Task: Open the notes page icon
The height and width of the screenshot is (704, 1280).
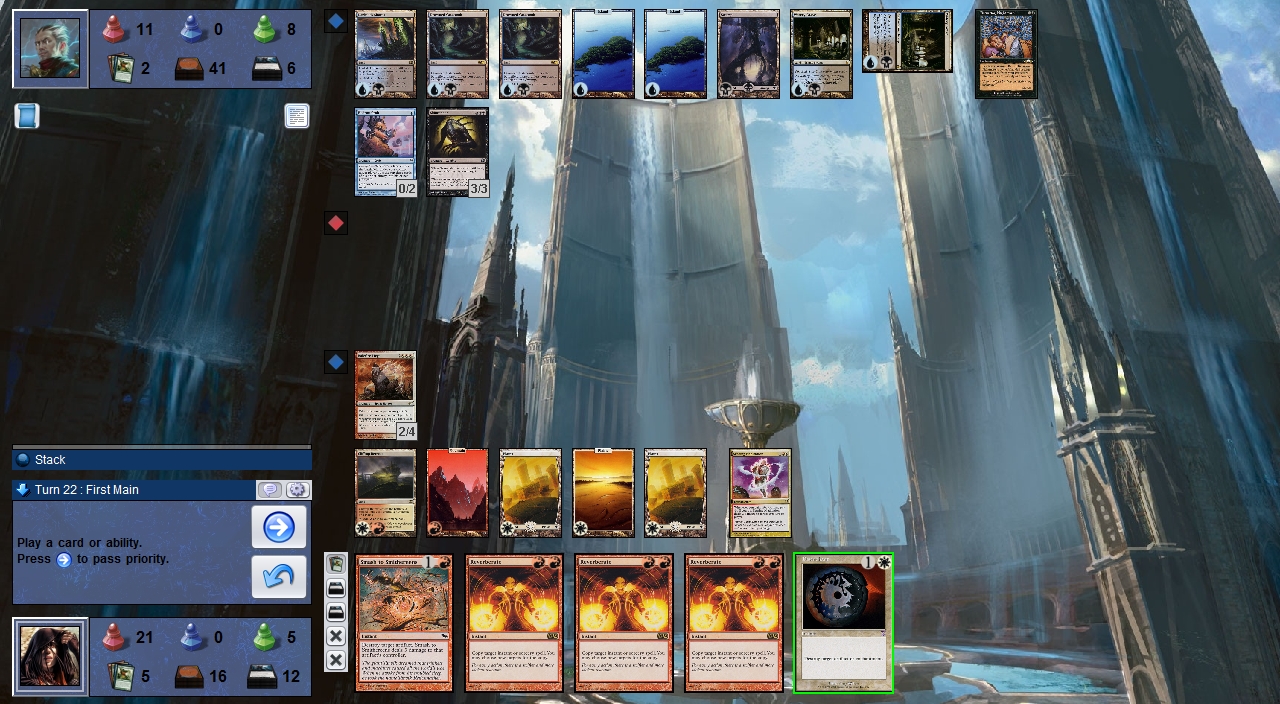Action: pyautogui.click(x=296, y=116)
